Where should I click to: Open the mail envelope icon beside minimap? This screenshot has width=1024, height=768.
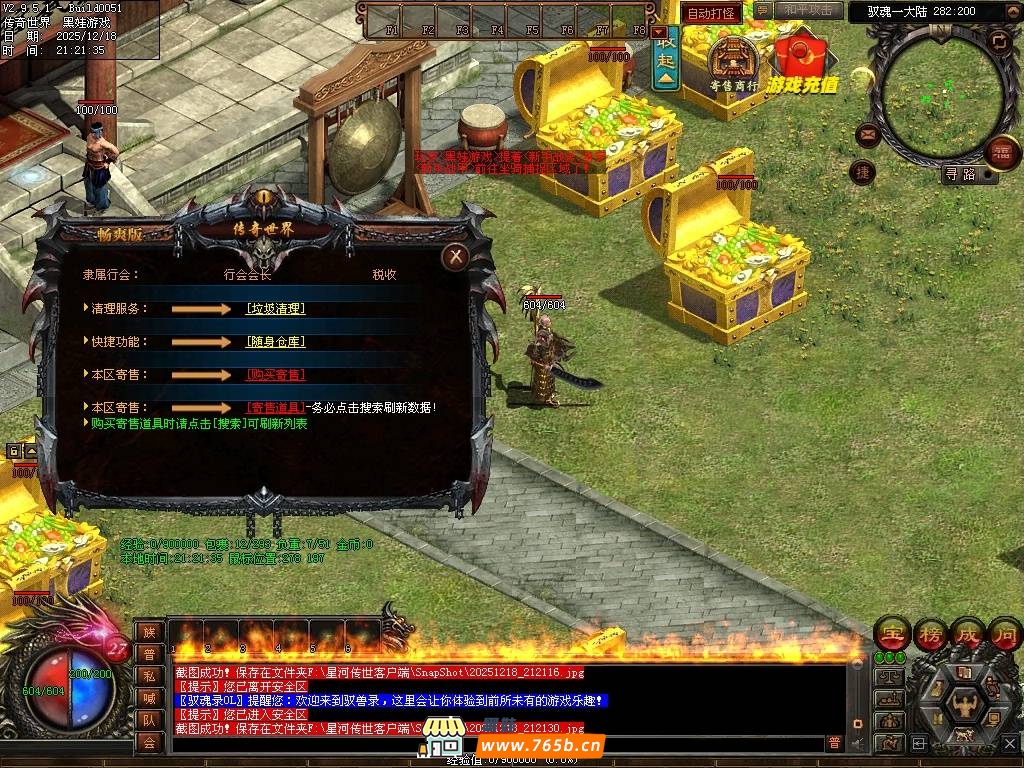click(867, 134)
